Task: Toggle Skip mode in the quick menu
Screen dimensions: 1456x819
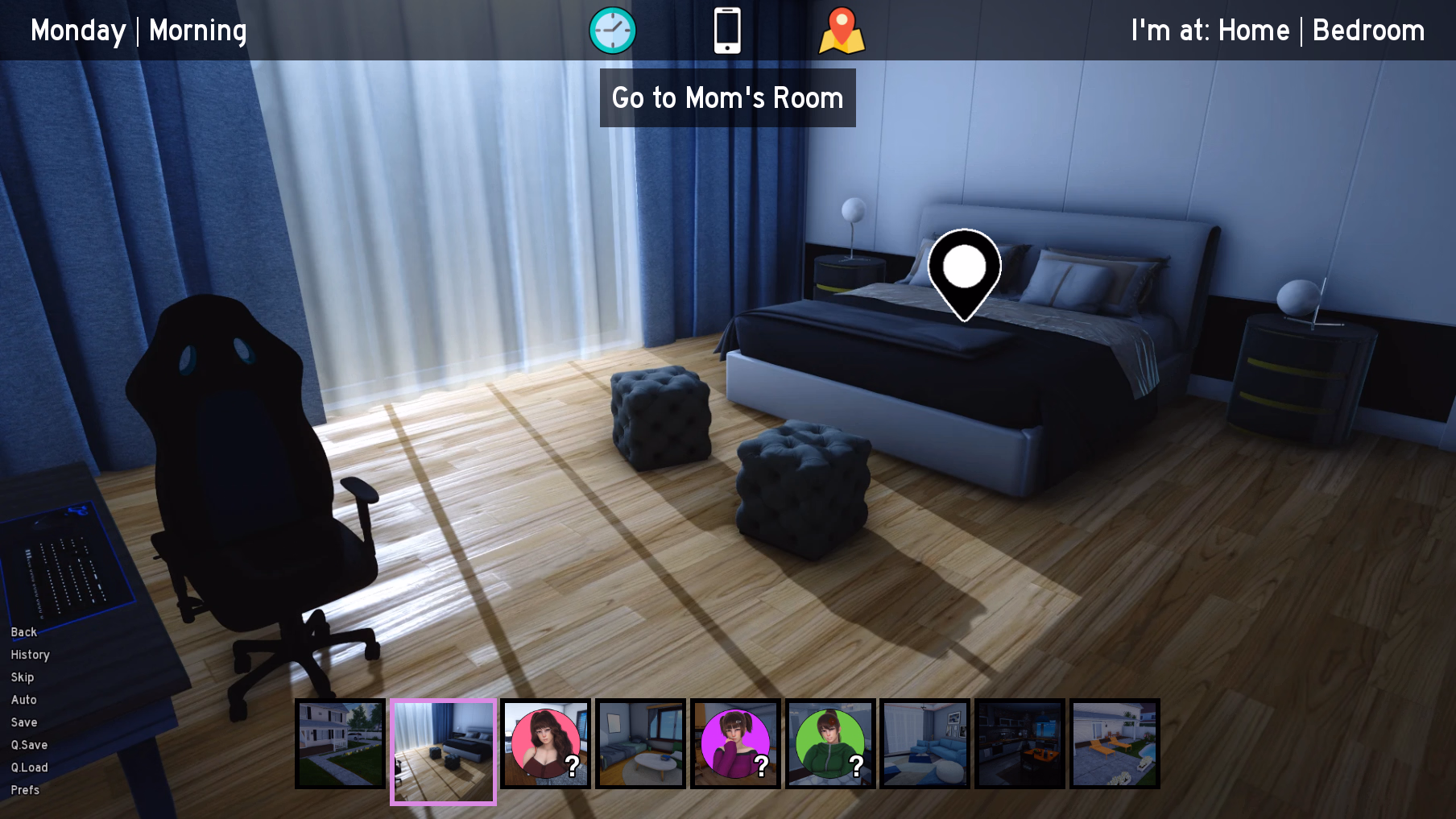Action: tap(22, 677)
